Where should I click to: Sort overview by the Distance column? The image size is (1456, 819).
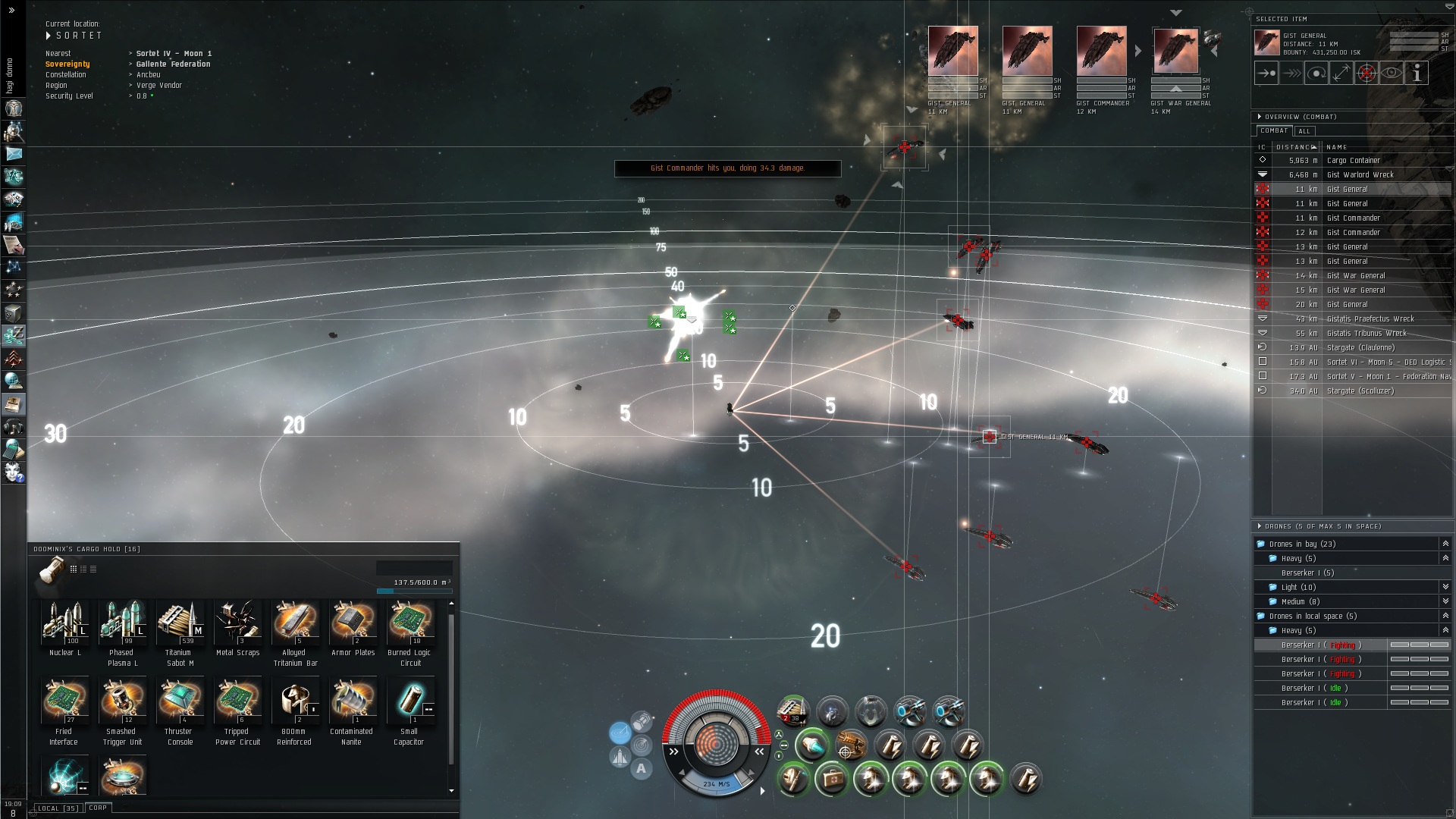pyautogui.click(x=1295, y=147)
